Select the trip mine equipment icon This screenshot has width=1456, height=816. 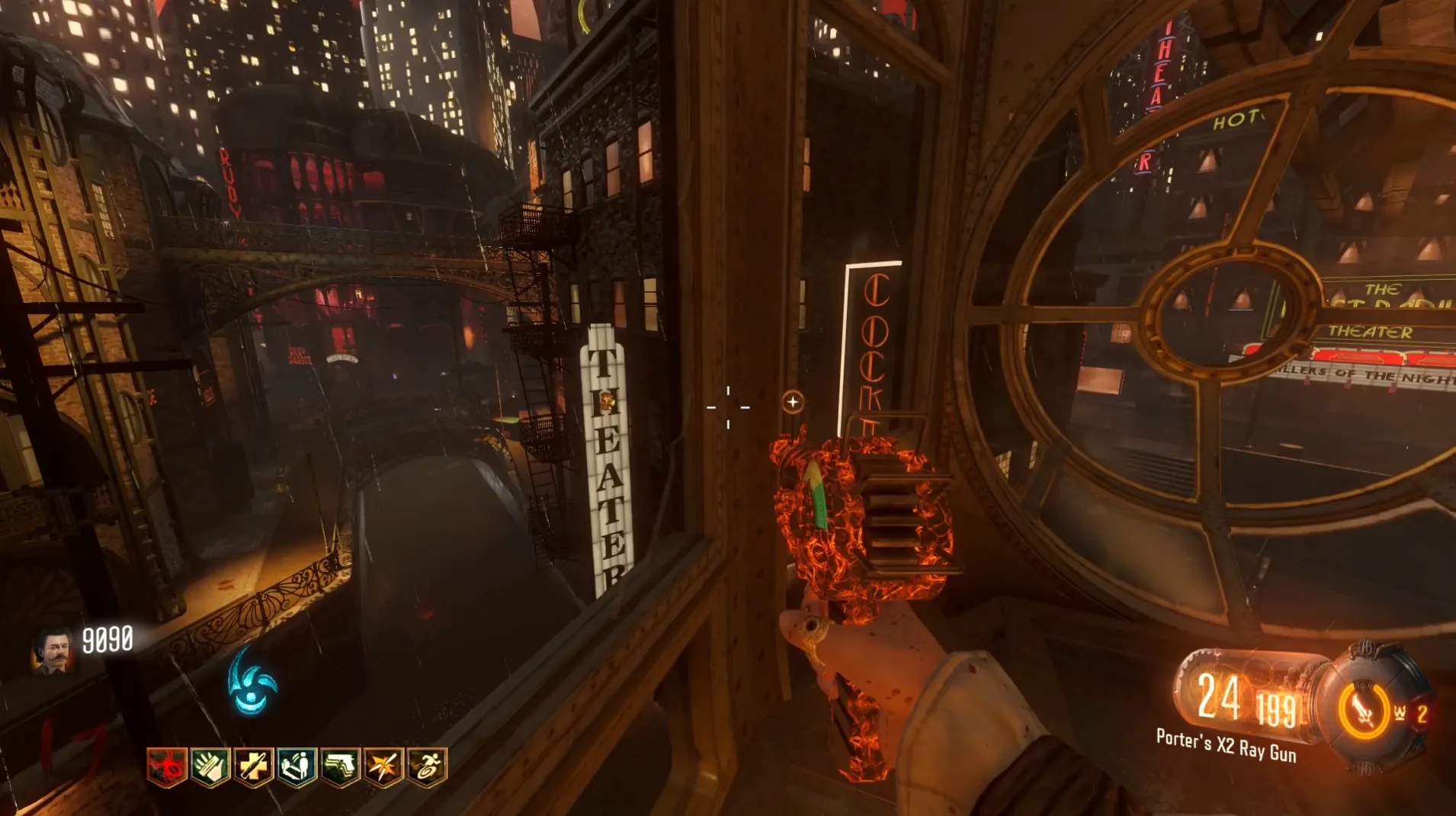click(1400, 713)
